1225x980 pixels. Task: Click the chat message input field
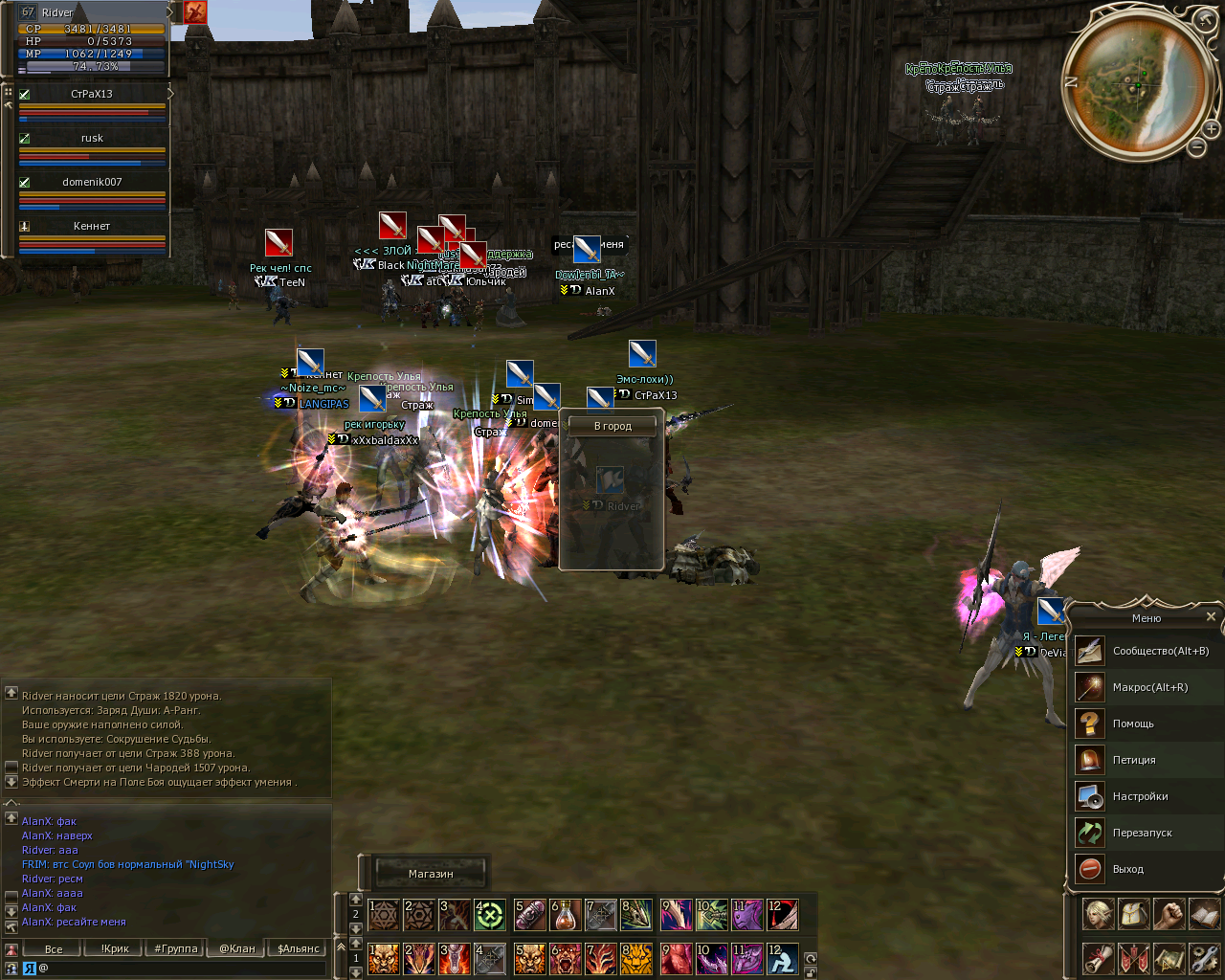(182, 968)
